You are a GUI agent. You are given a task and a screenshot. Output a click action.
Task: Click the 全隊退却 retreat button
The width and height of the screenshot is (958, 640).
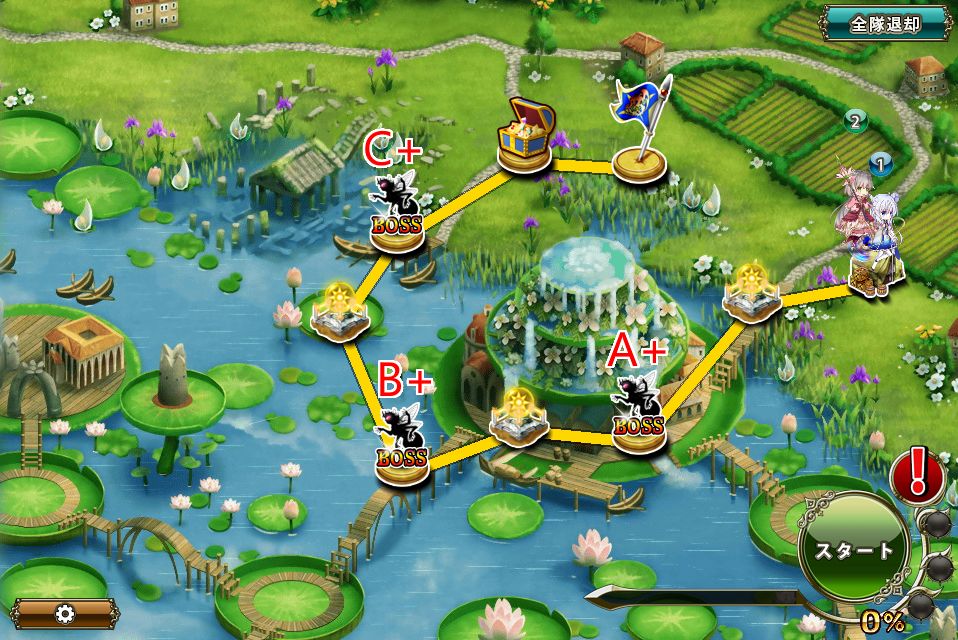pyautogui.click(x=885, y=24)
